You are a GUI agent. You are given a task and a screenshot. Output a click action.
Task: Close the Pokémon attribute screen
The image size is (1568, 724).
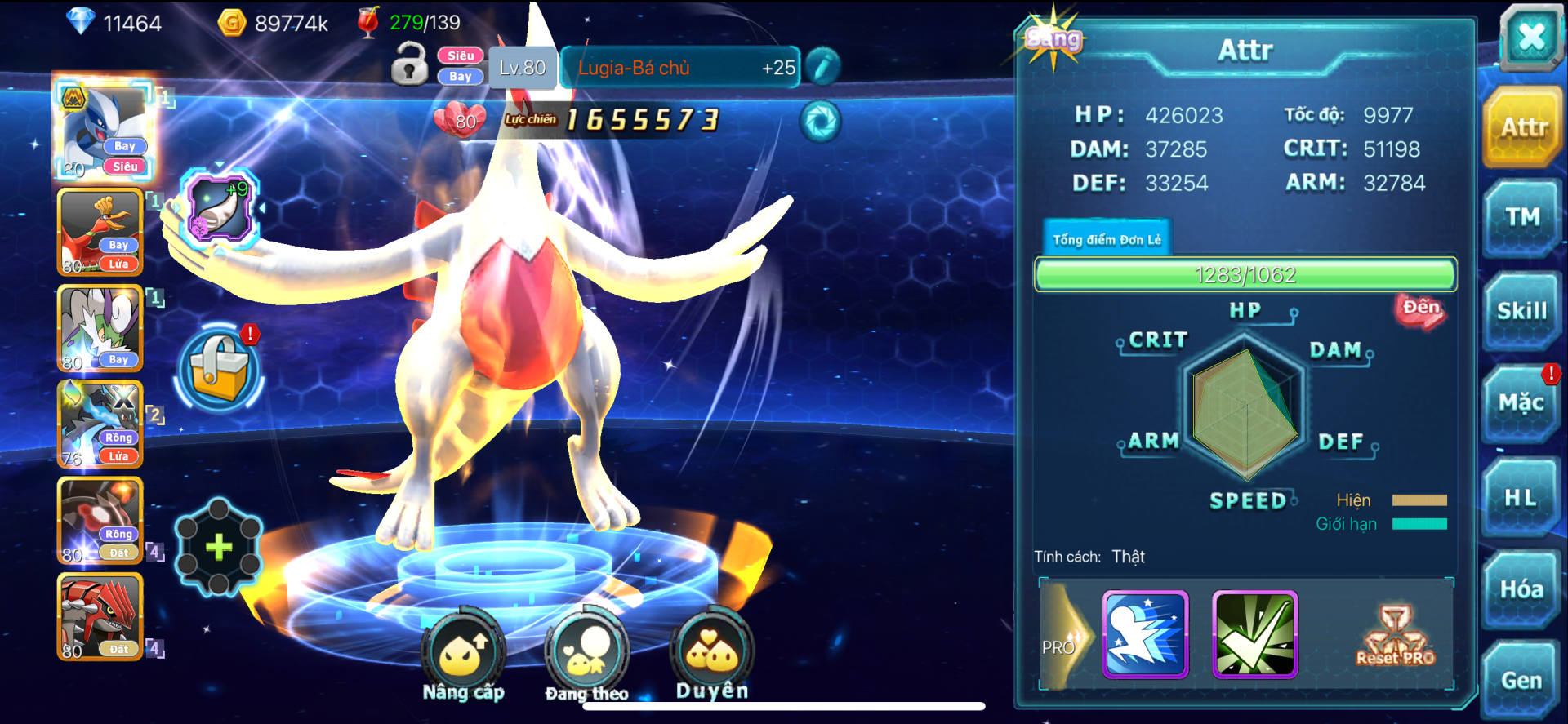1530,38
